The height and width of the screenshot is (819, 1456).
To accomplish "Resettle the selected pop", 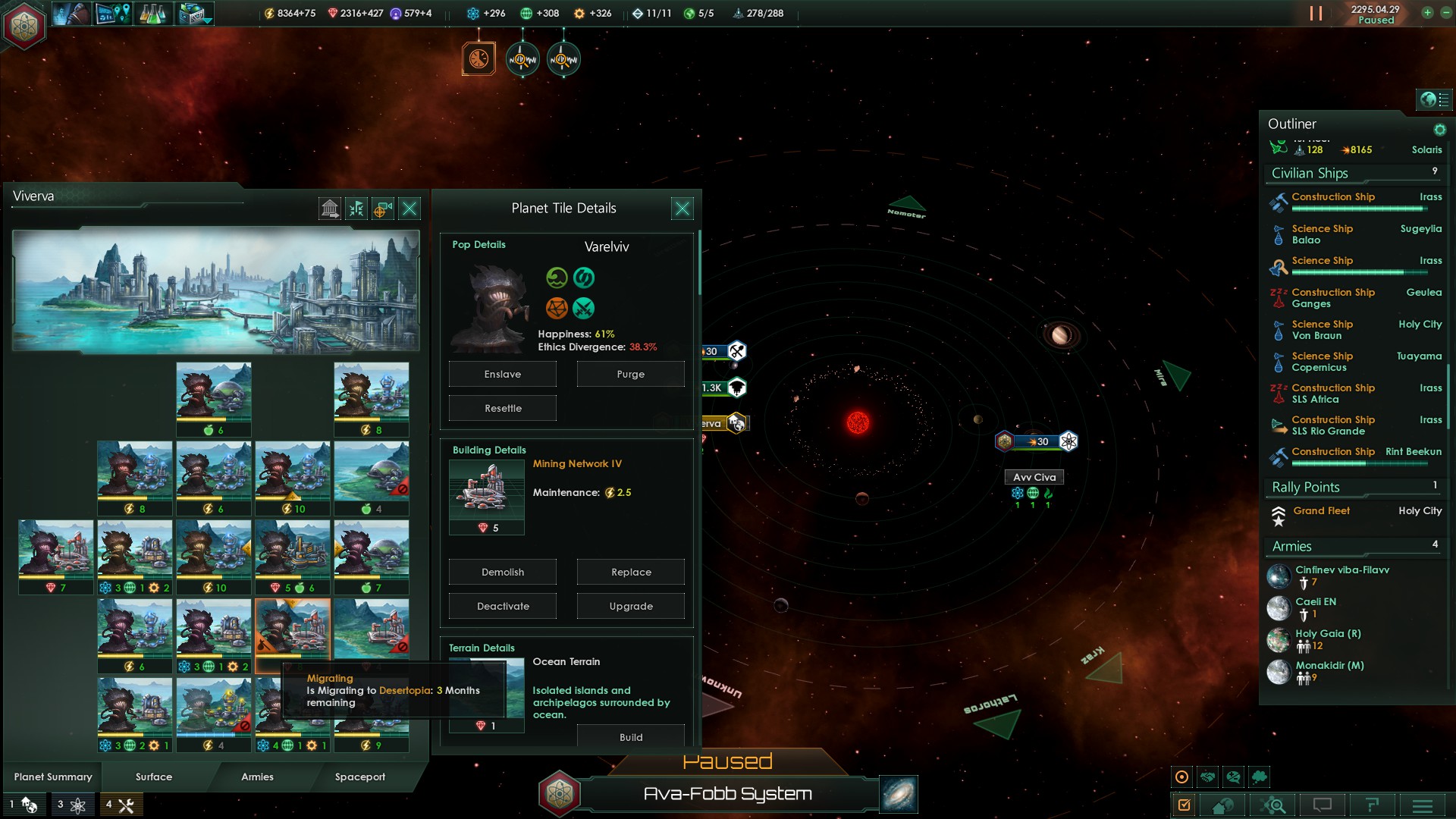I will [502, 409].
